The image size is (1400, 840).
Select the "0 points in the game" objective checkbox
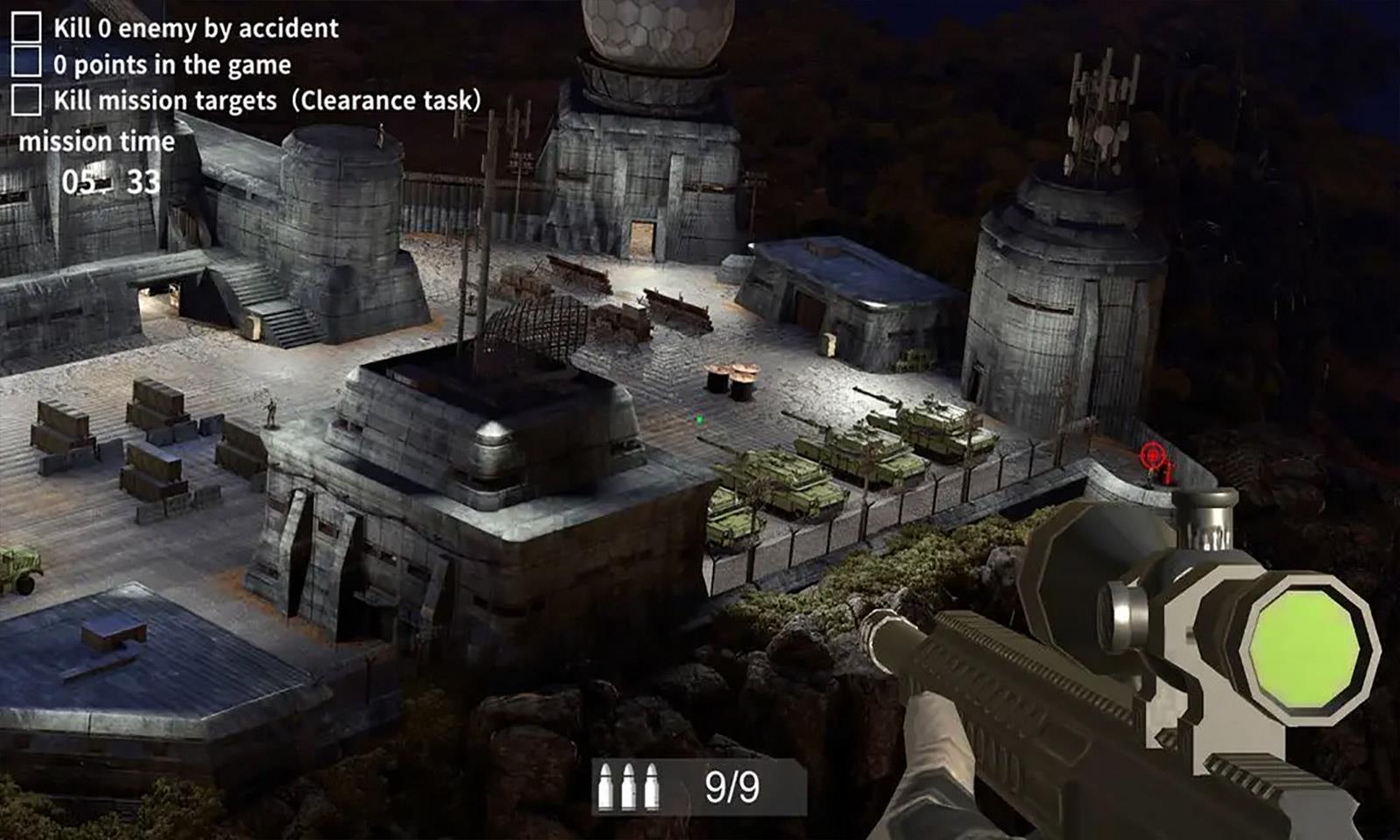[x=26, y=63]
